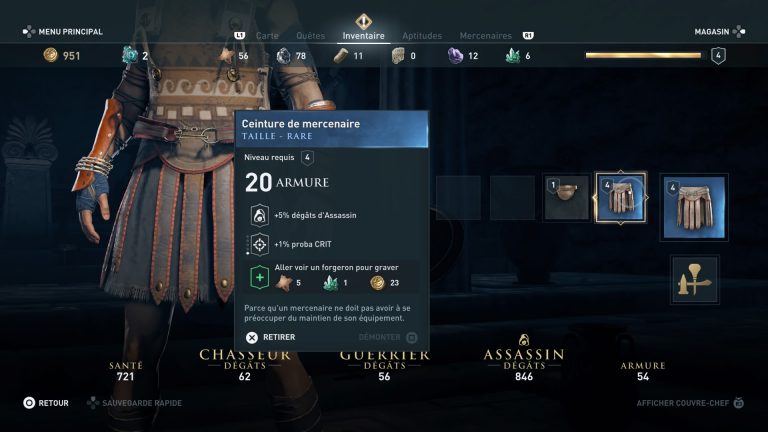Select the Inventaire tab
This screenshot has height=432, width=768.
tap(363, 36)
